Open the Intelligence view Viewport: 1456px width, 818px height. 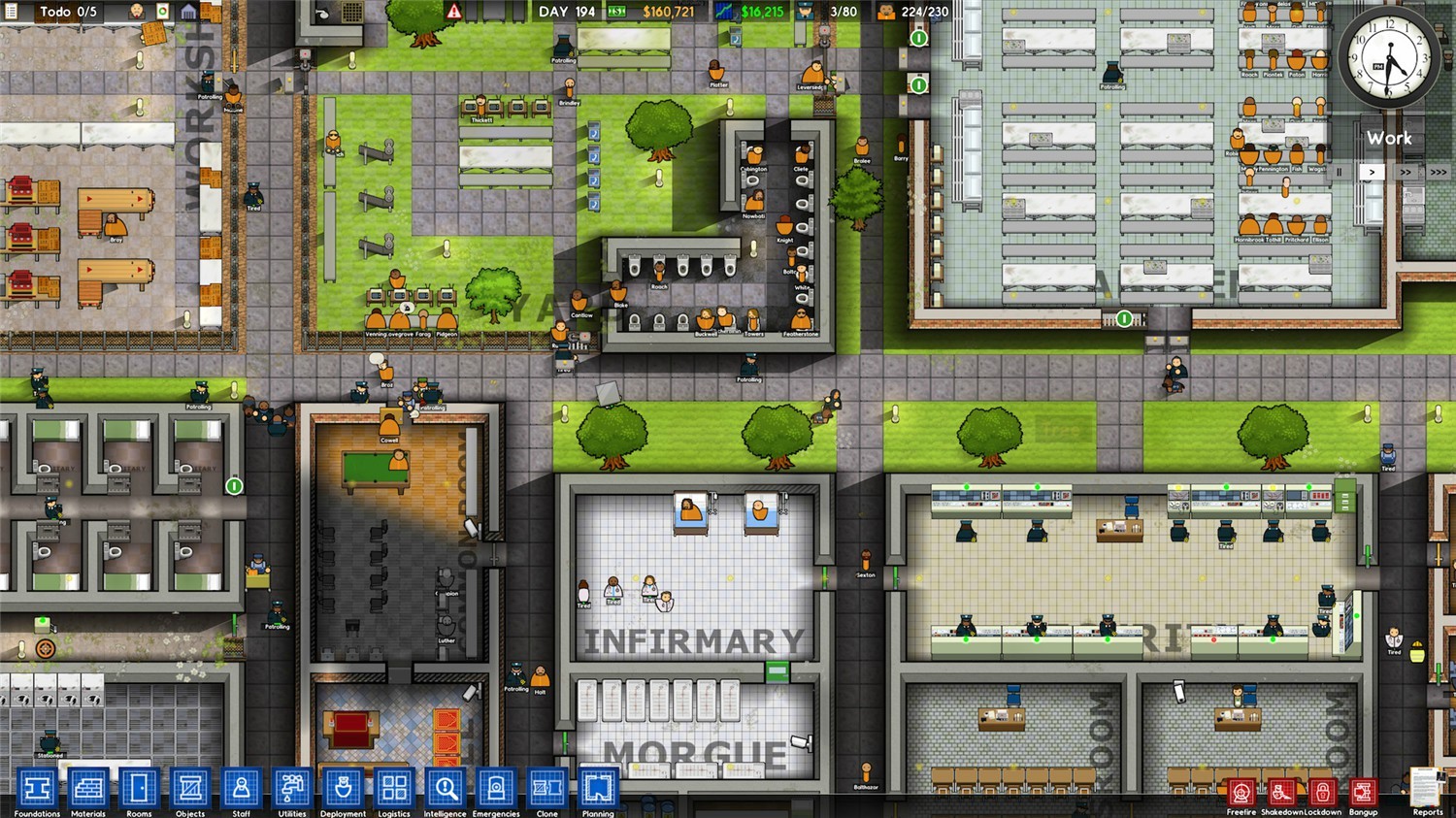pyautogui.click(x=446, y=786)
